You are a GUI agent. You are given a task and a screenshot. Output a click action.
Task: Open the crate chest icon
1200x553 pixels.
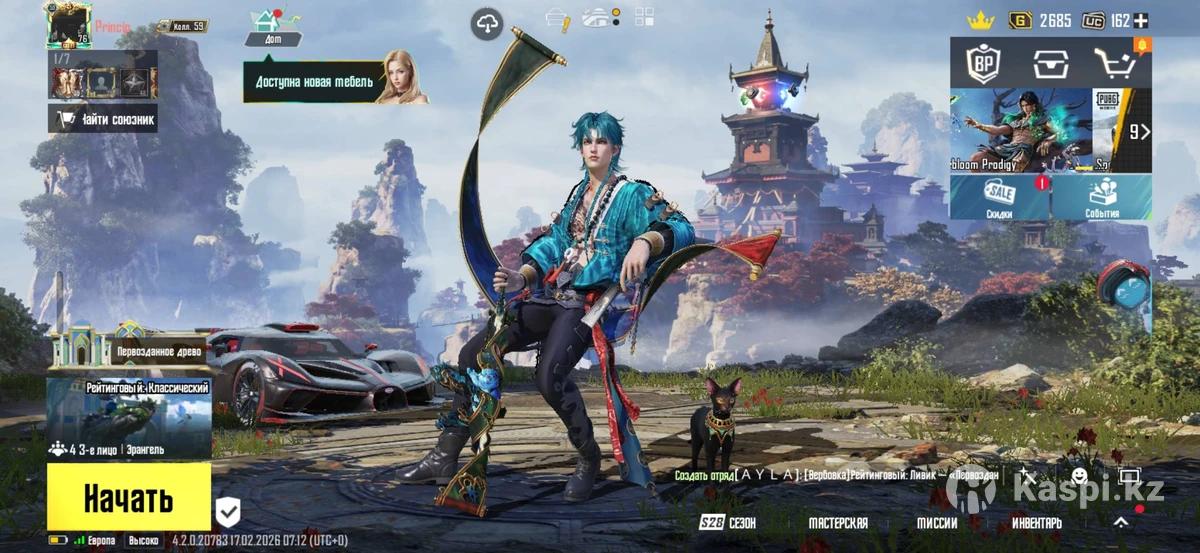click(1049, 65)
